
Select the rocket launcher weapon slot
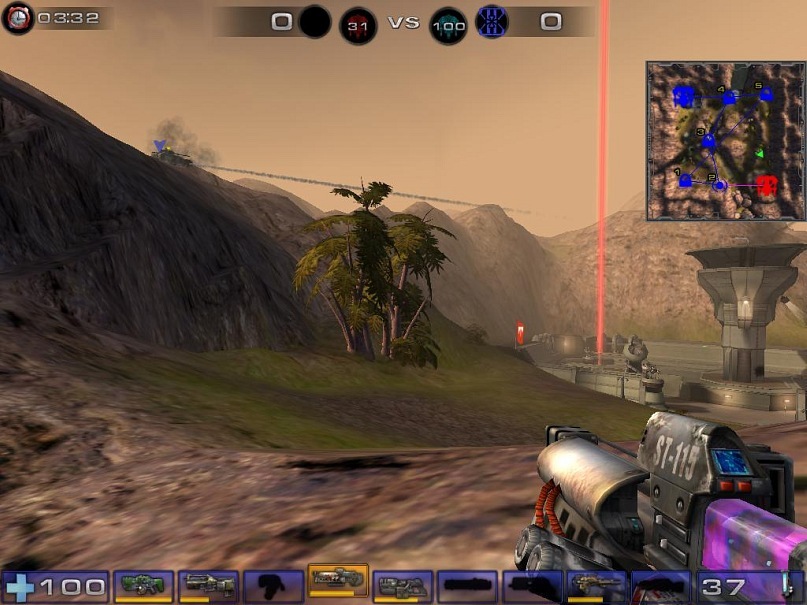click(x=596, y=586)
